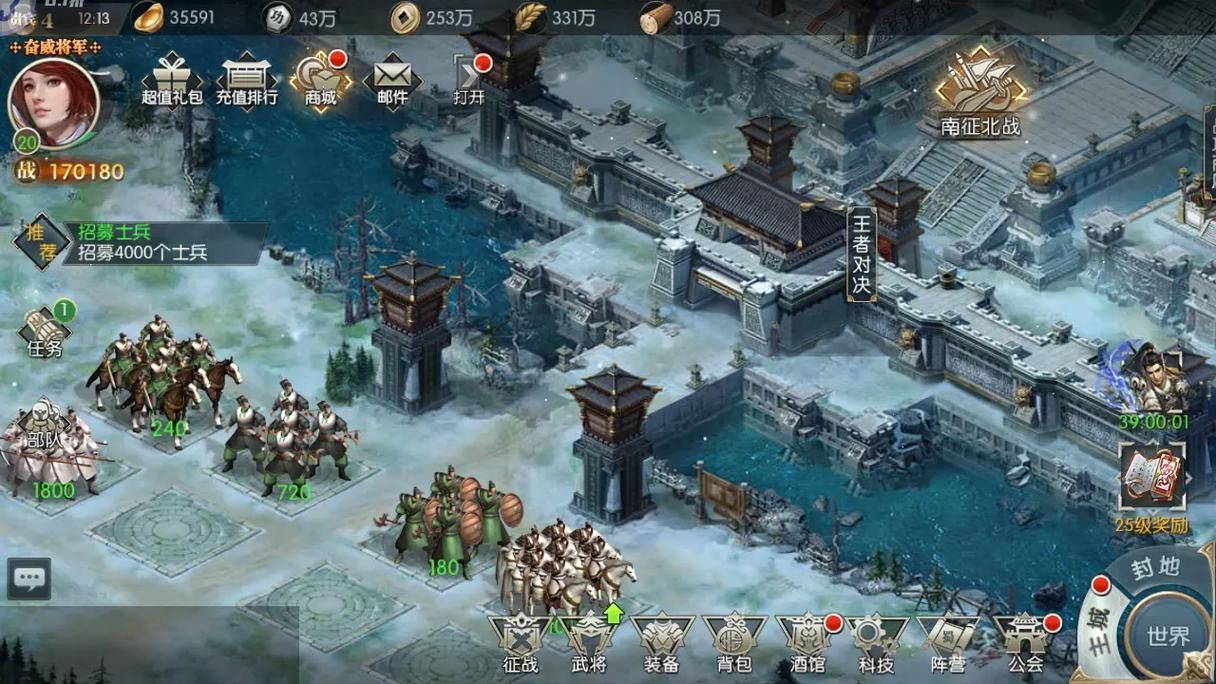1216x684 pixels.
Task: Check the 邮件 mail inbox
Action: [393, 80]
